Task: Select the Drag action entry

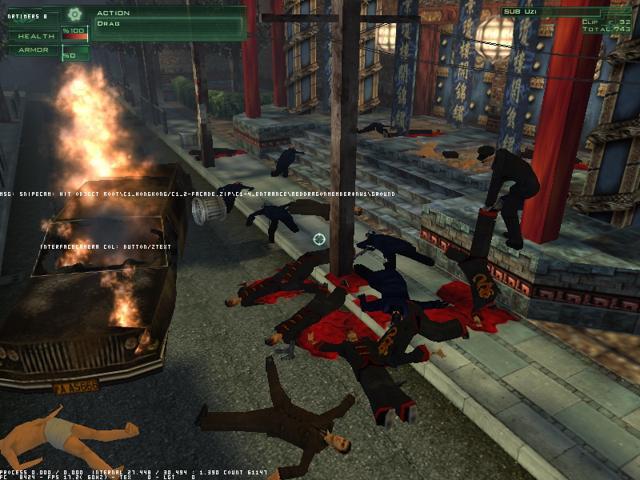Action: click(x=110, y=23)
